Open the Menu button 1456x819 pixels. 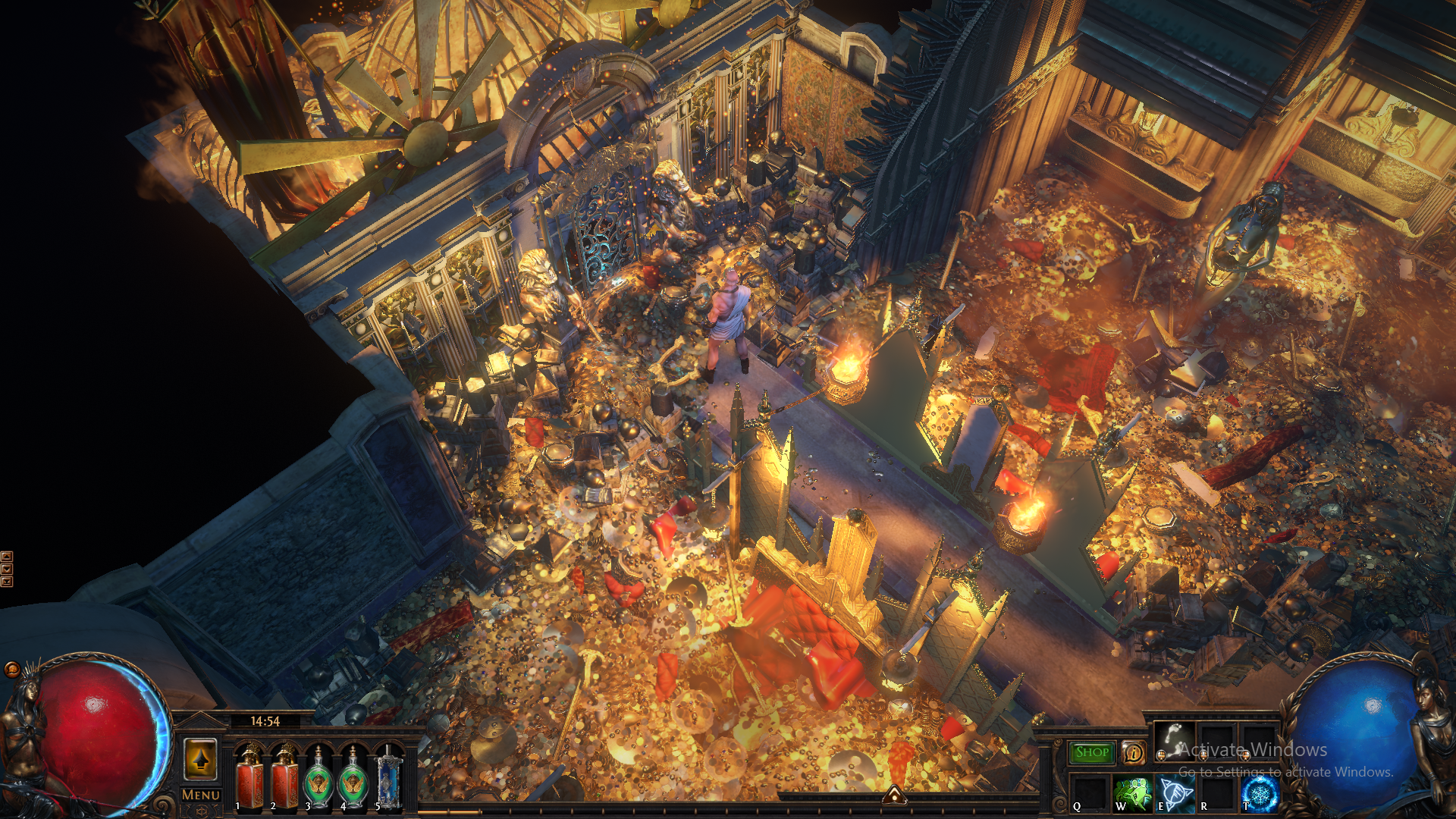(201, 795)
